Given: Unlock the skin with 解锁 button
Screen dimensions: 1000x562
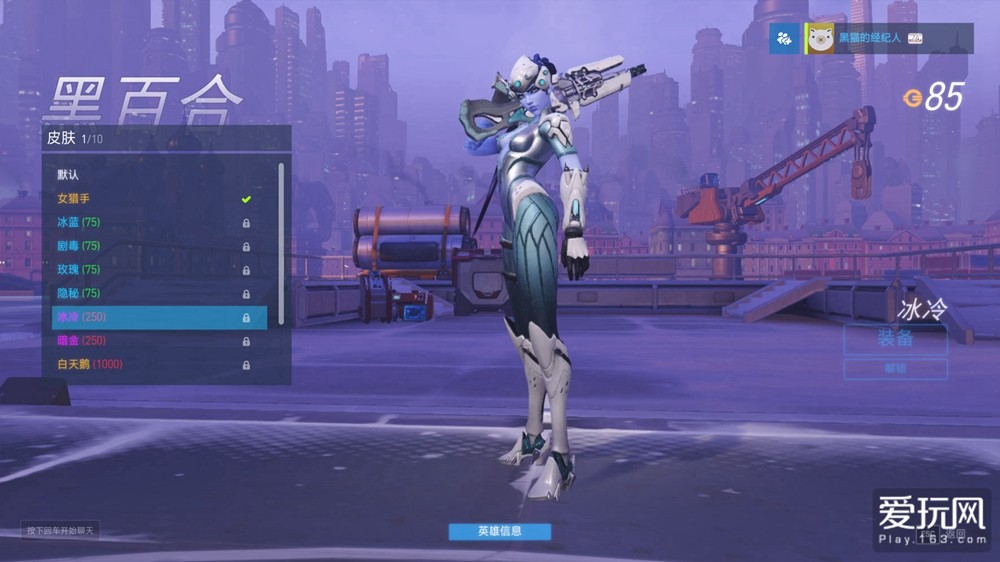Looking at the screenshot, I should pos(895,369).
